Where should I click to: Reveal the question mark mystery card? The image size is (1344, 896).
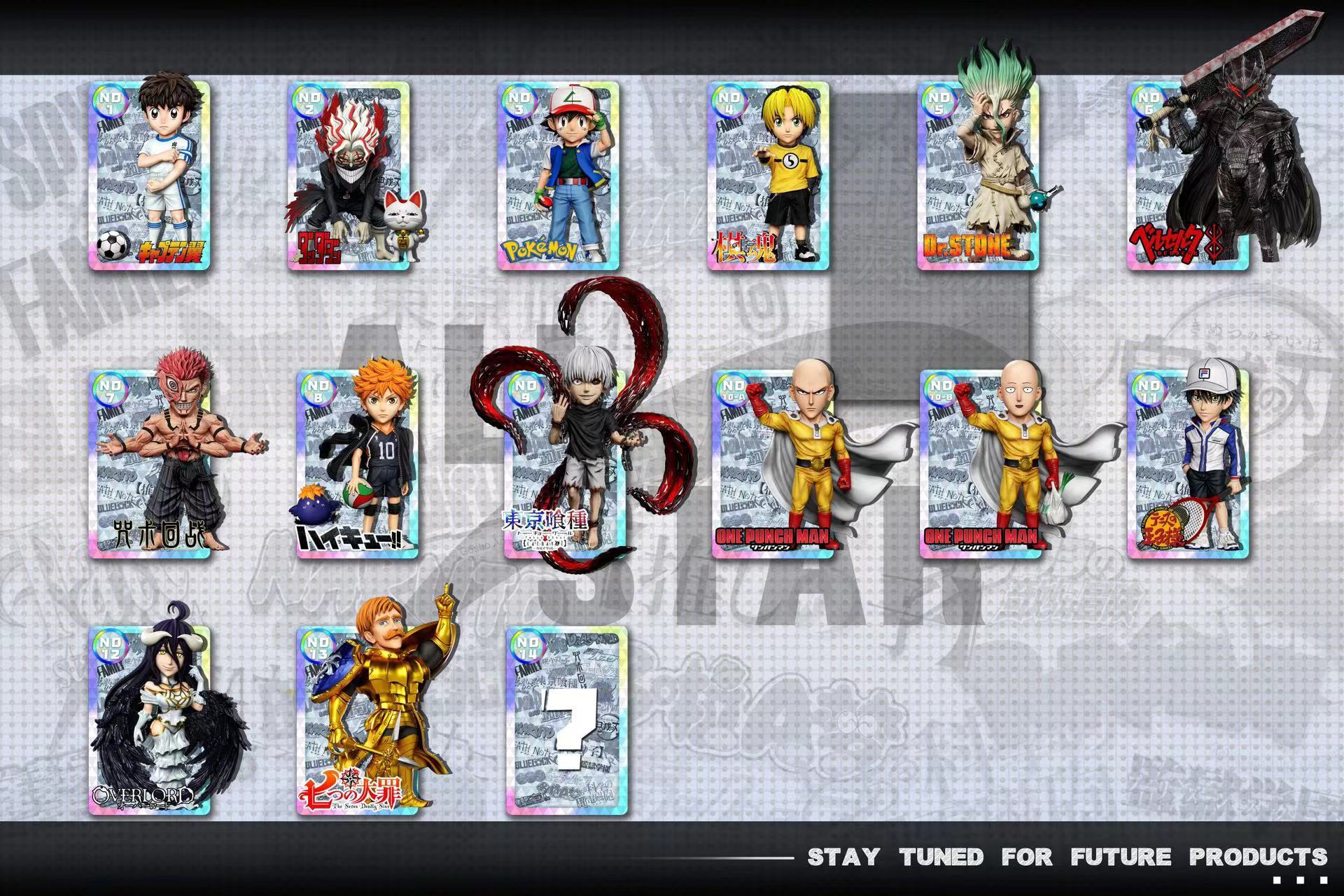pyautogui.click(x=566, y=721)
